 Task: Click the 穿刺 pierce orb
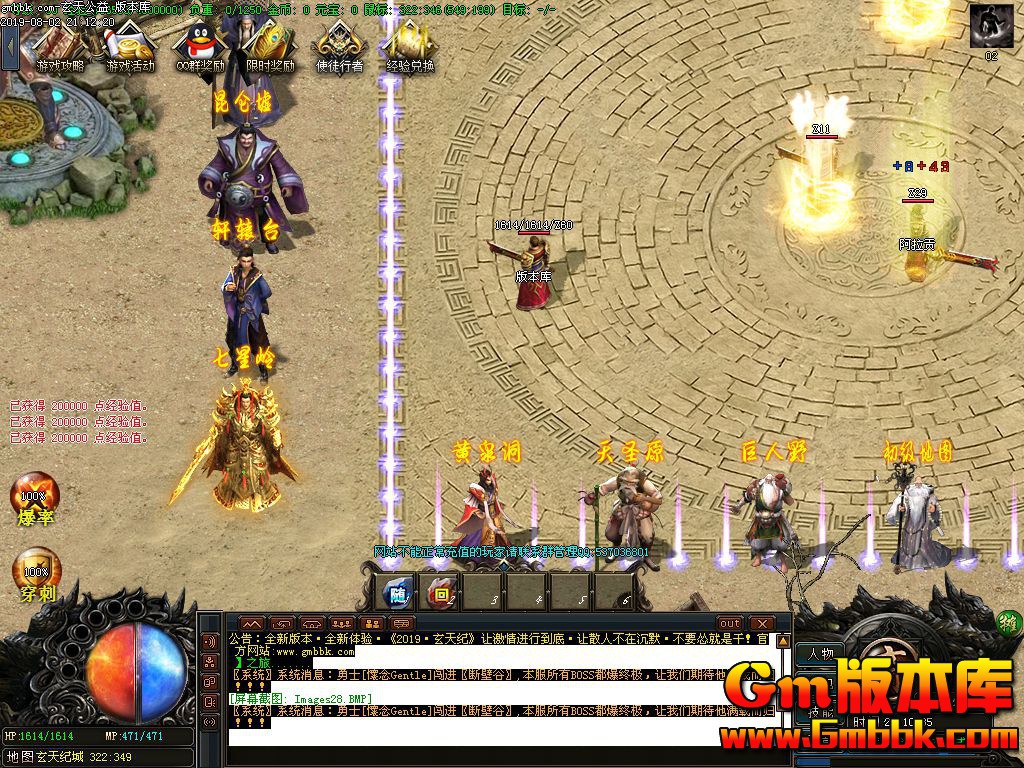[36, 572]
